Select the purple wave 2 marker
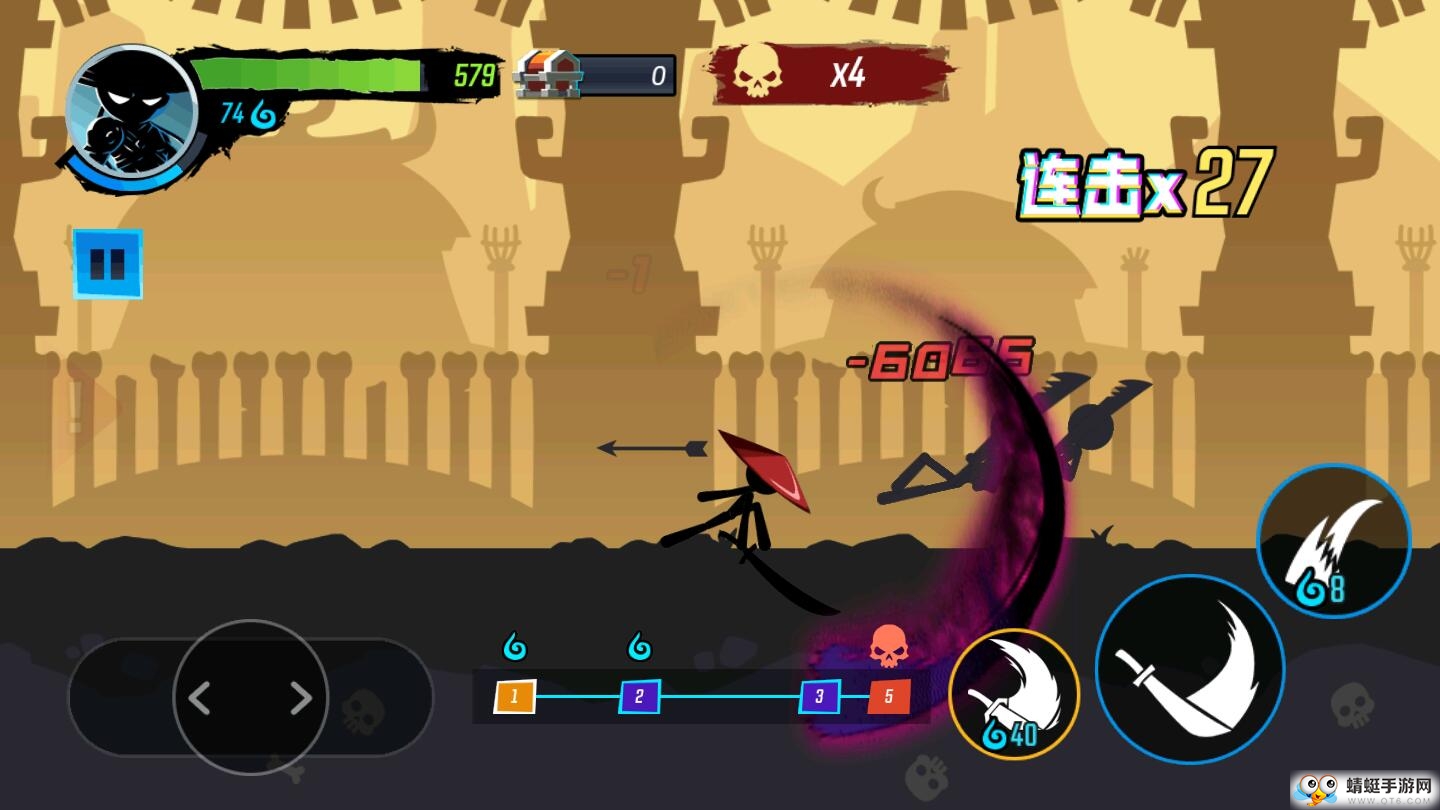 point(640,696)
